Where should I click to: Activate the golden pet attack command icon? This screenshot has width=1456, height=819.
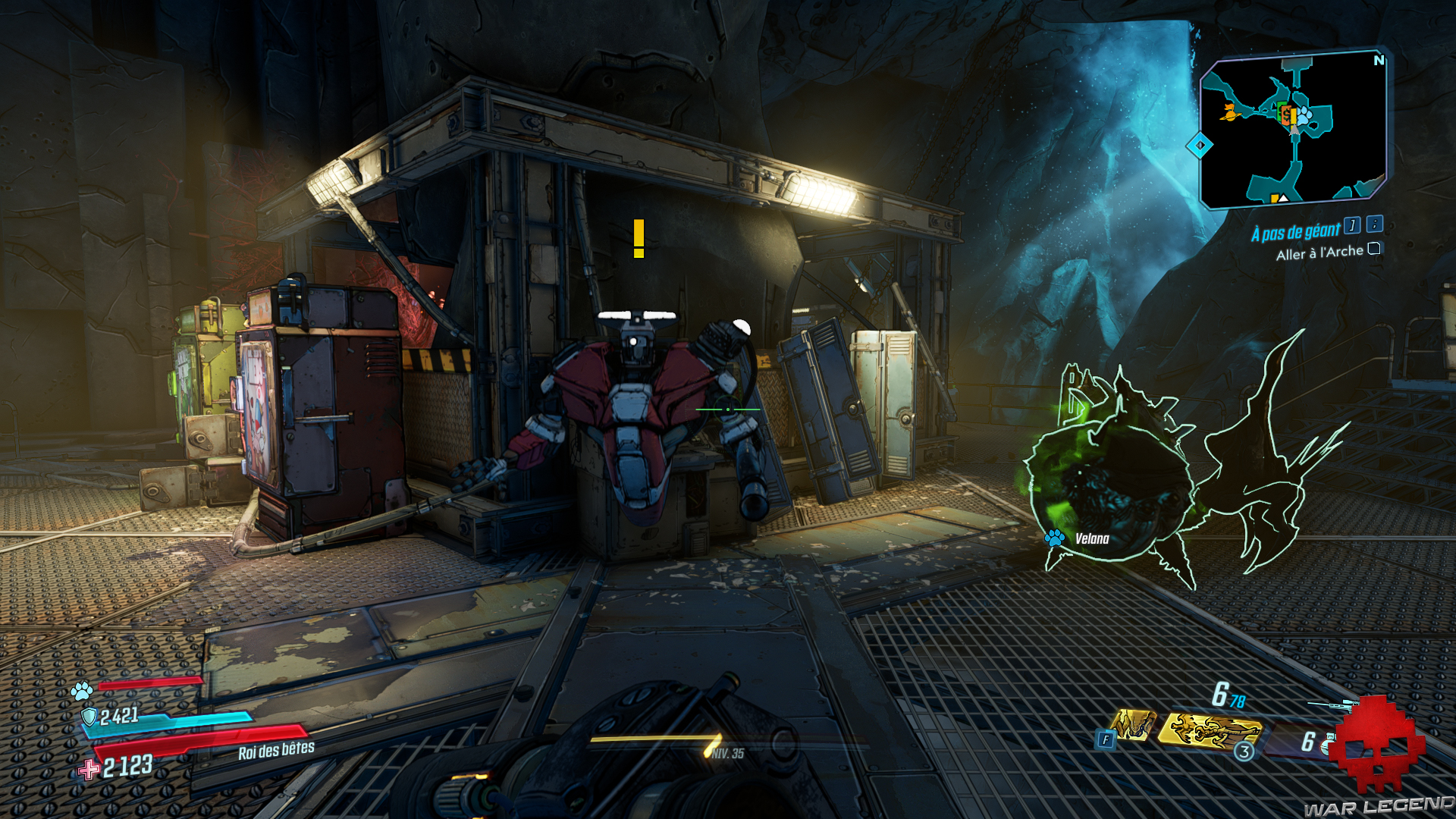tap(1133, 724)
